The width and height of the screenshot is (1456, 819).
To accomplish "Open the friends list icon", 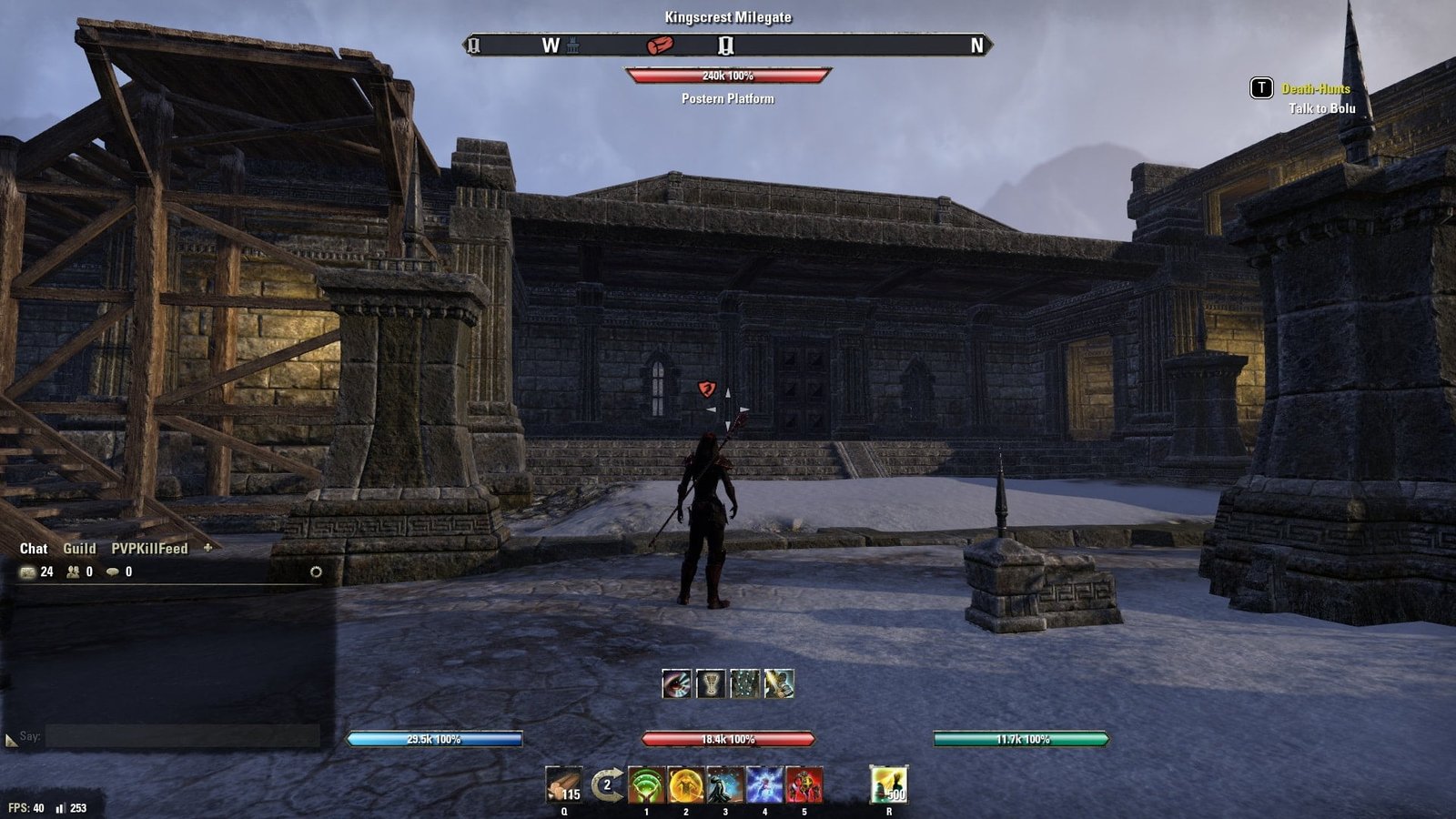I will (73, 572).
